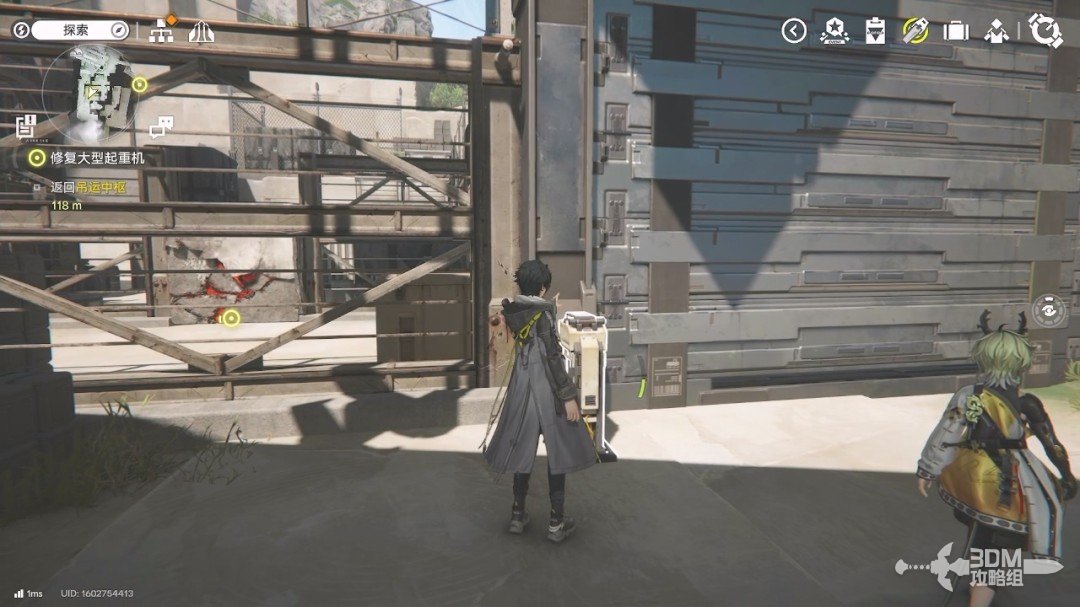Open the clipboard mission icon
The height and width of the screenshot is (607, 1080).
[x=875, y=31]
